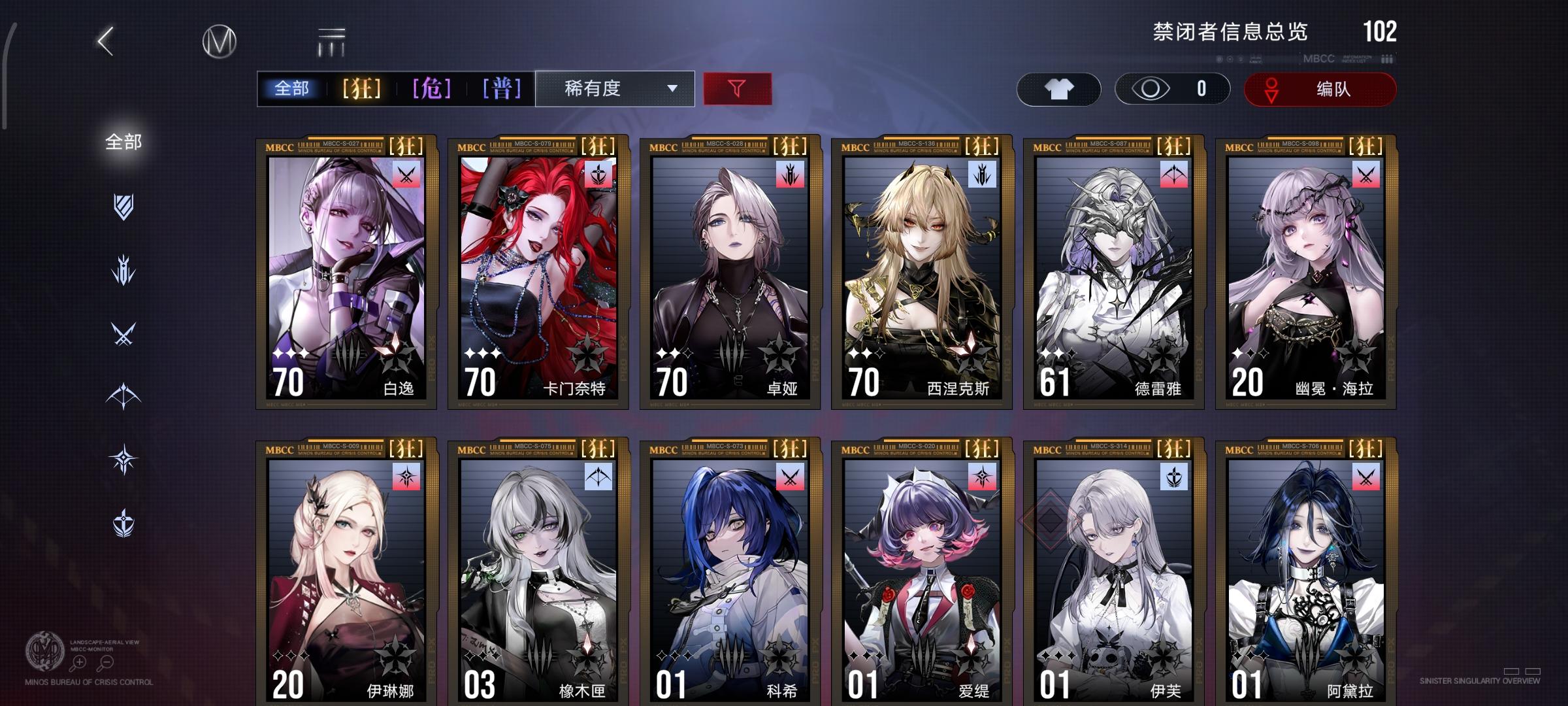The image size is (1568, 706).
Task: Collapse the 稀有度 dropdown arrow
Action: click(x=672, y=89)
